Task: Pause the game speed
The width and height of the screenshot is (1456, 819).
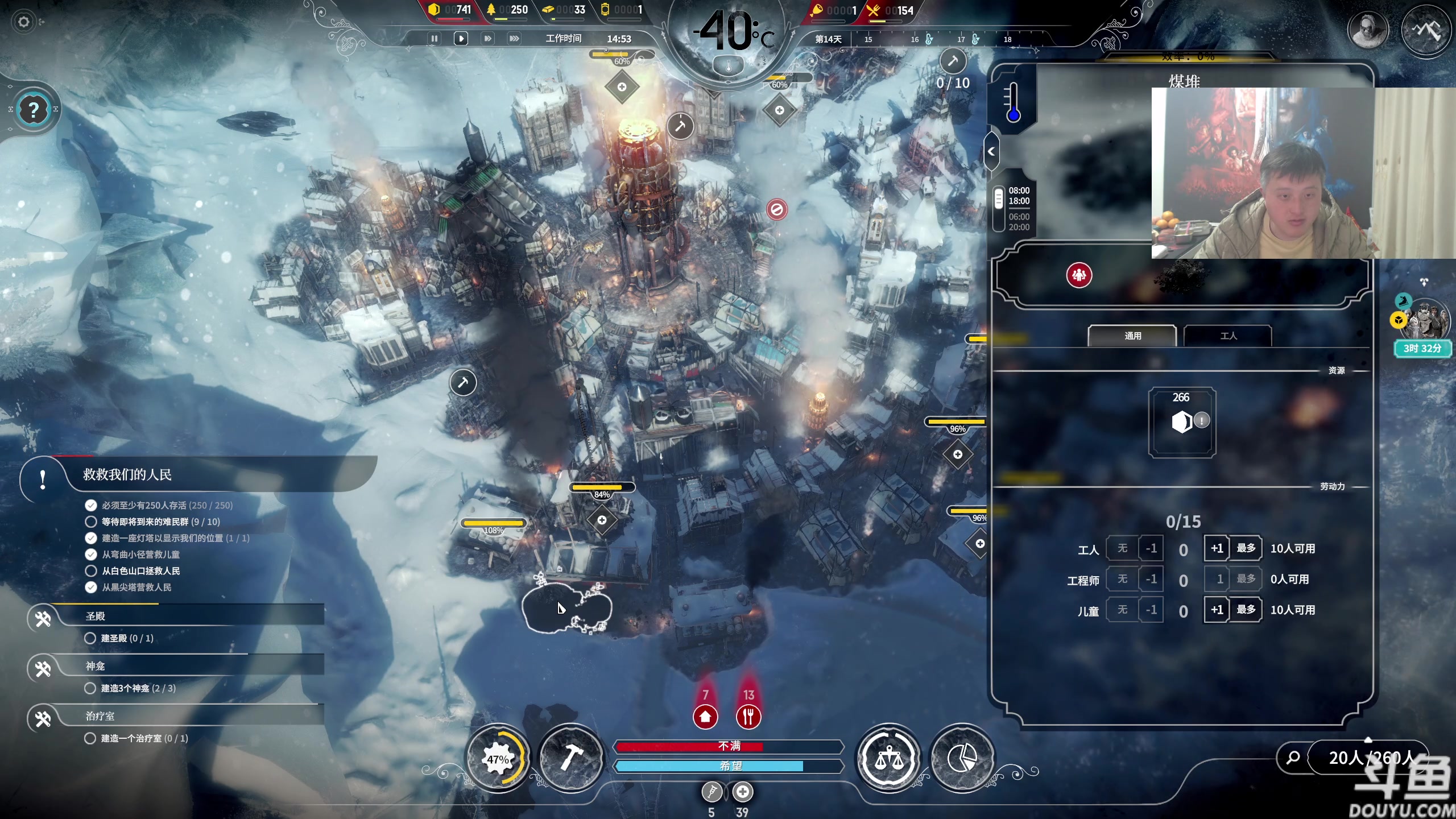Action: coord(435,39)
